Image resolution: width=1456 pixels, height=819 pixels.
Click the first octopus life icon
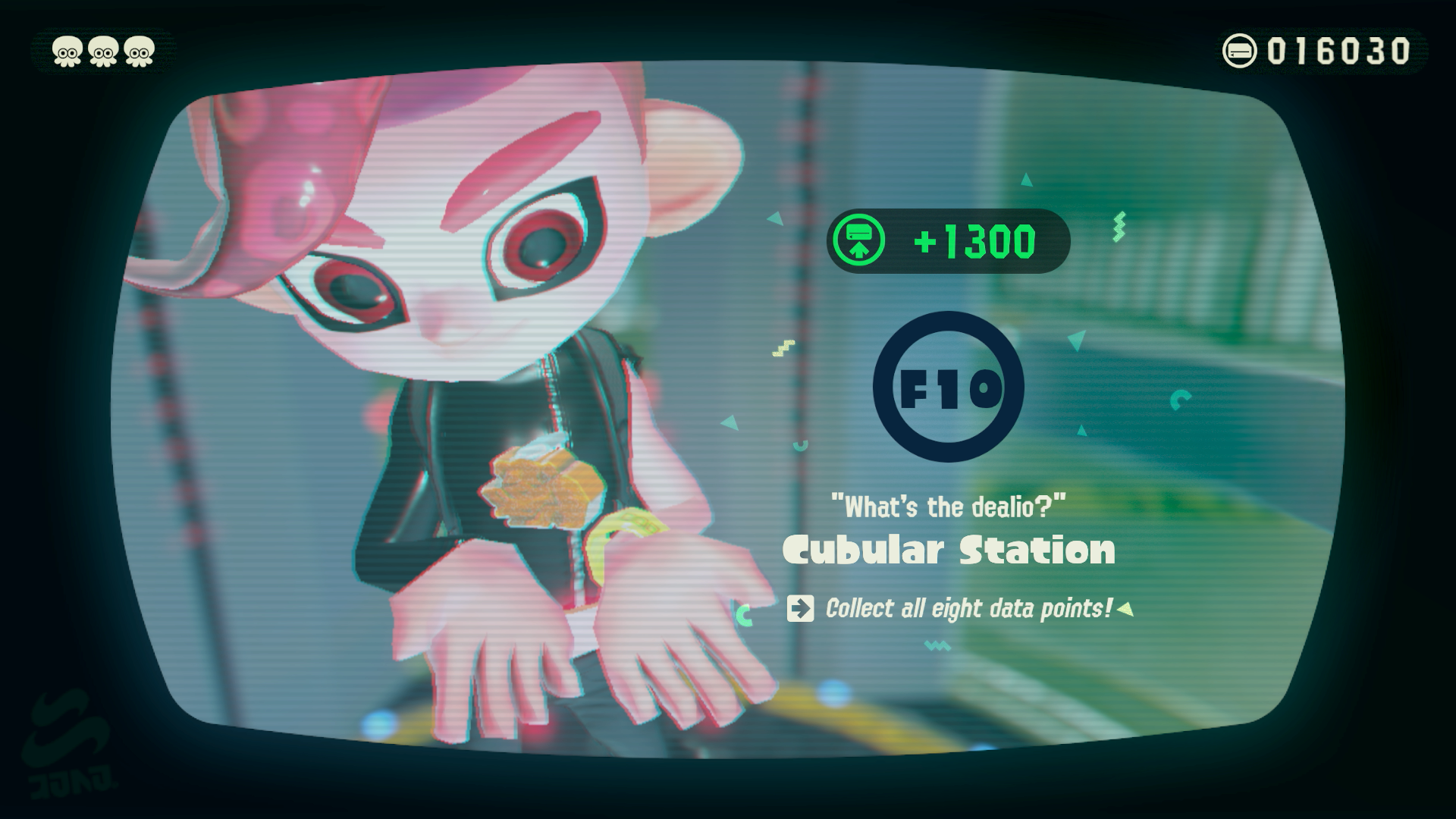click(x=66, y=51)
